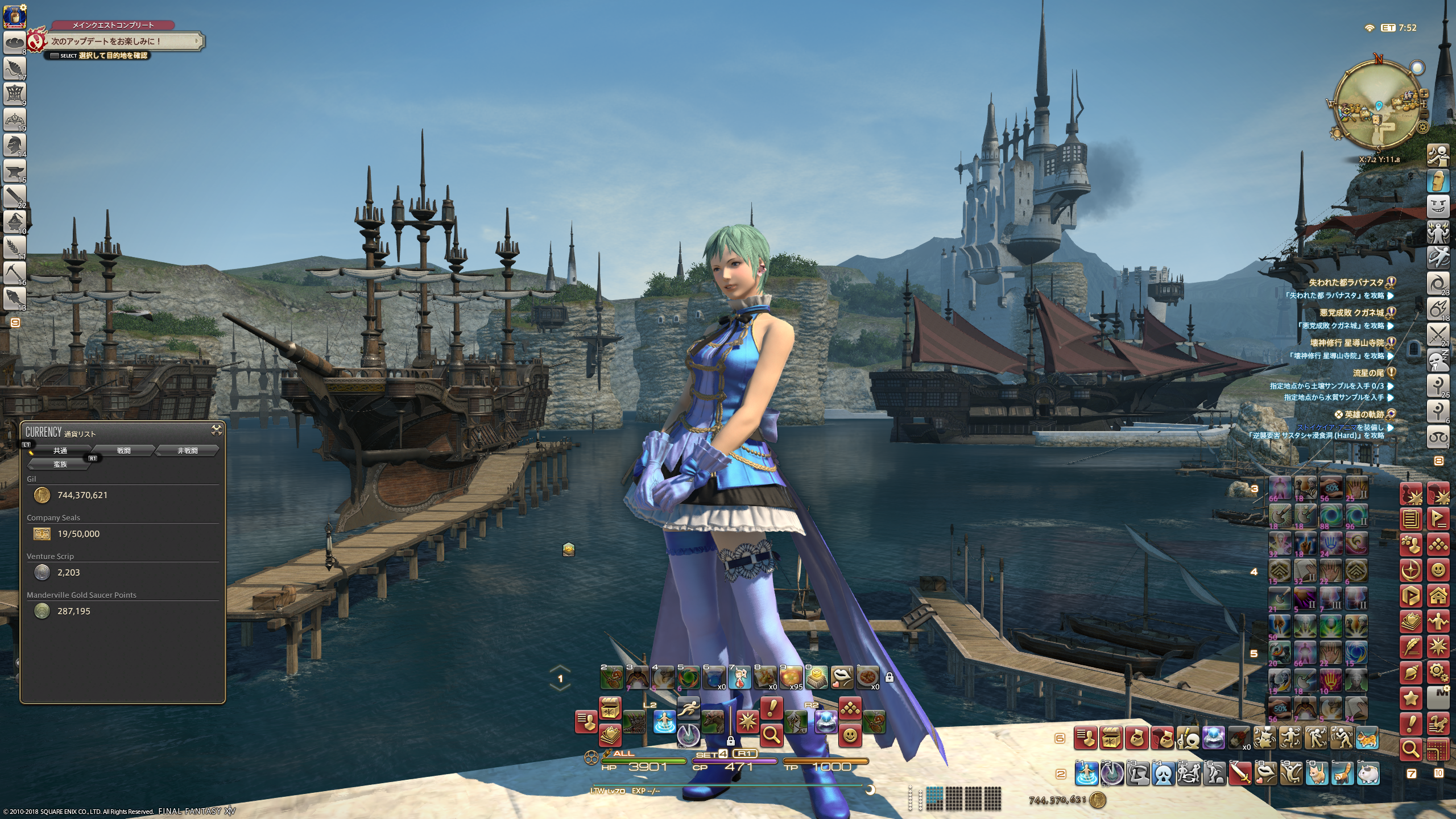
Task: Open minimap settings gear
Action: 1423,127
